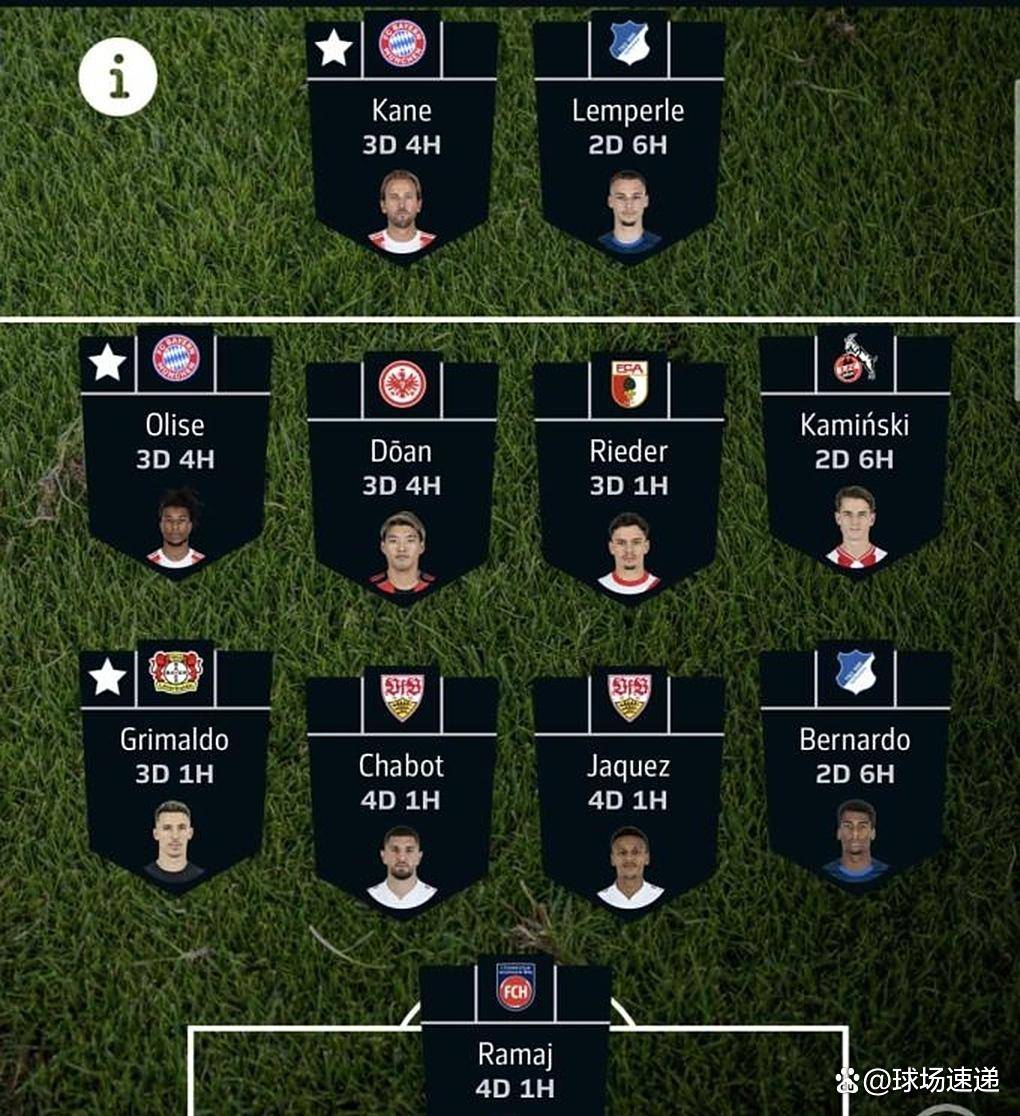
Task: Select Kane's player card
Action: click(x=402, y=140)
